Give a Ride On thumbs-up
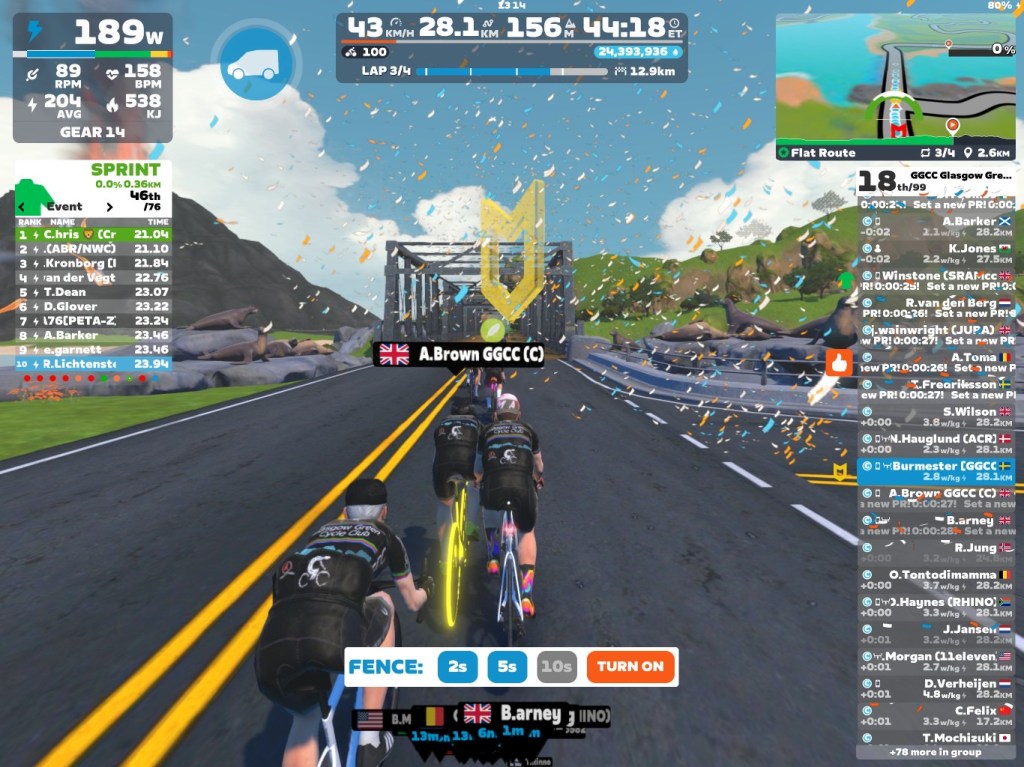 click(x=840, y=364)
